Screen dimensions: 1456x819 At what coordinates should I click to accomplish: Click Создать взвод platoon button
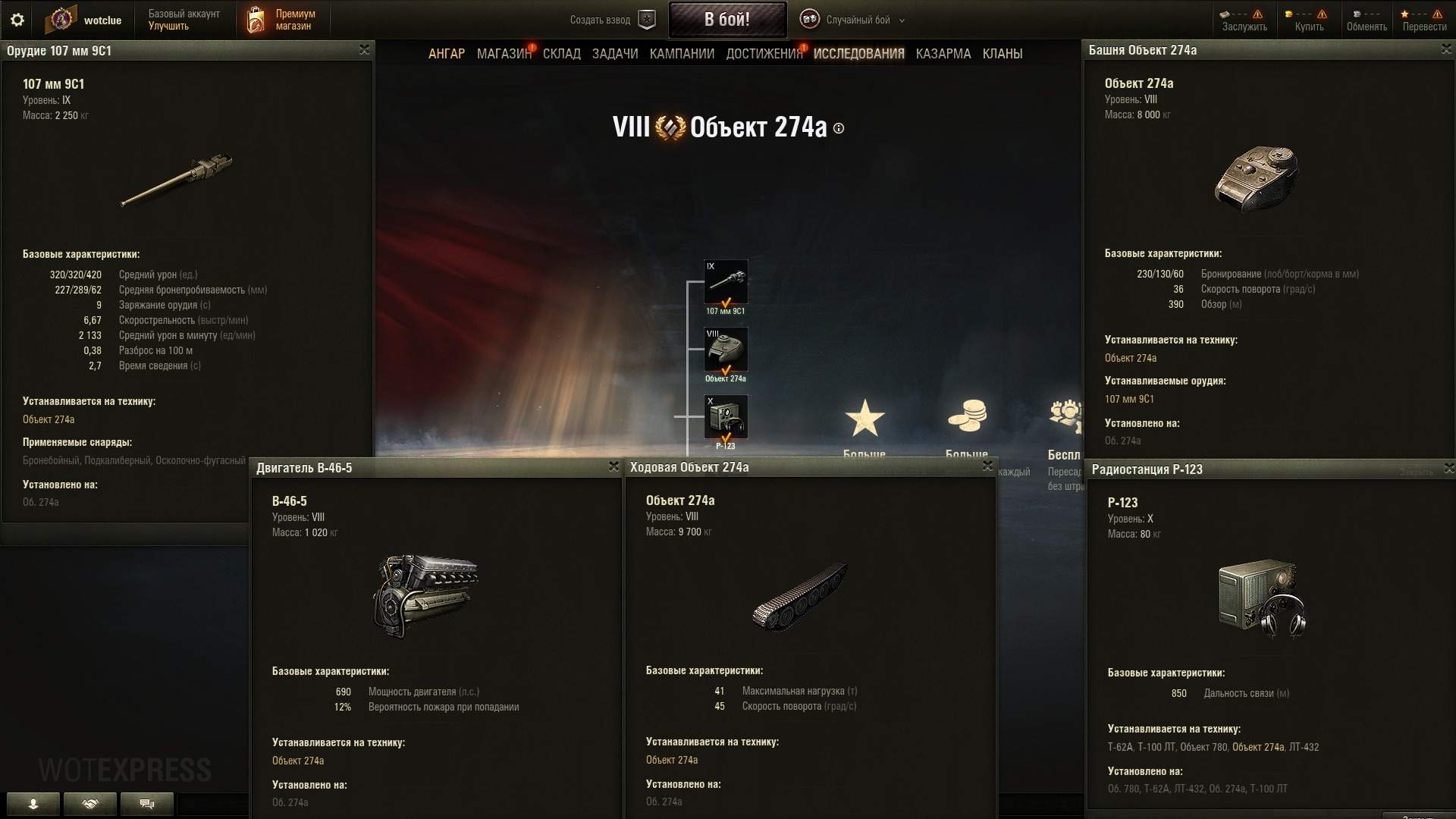pos(612,20)
